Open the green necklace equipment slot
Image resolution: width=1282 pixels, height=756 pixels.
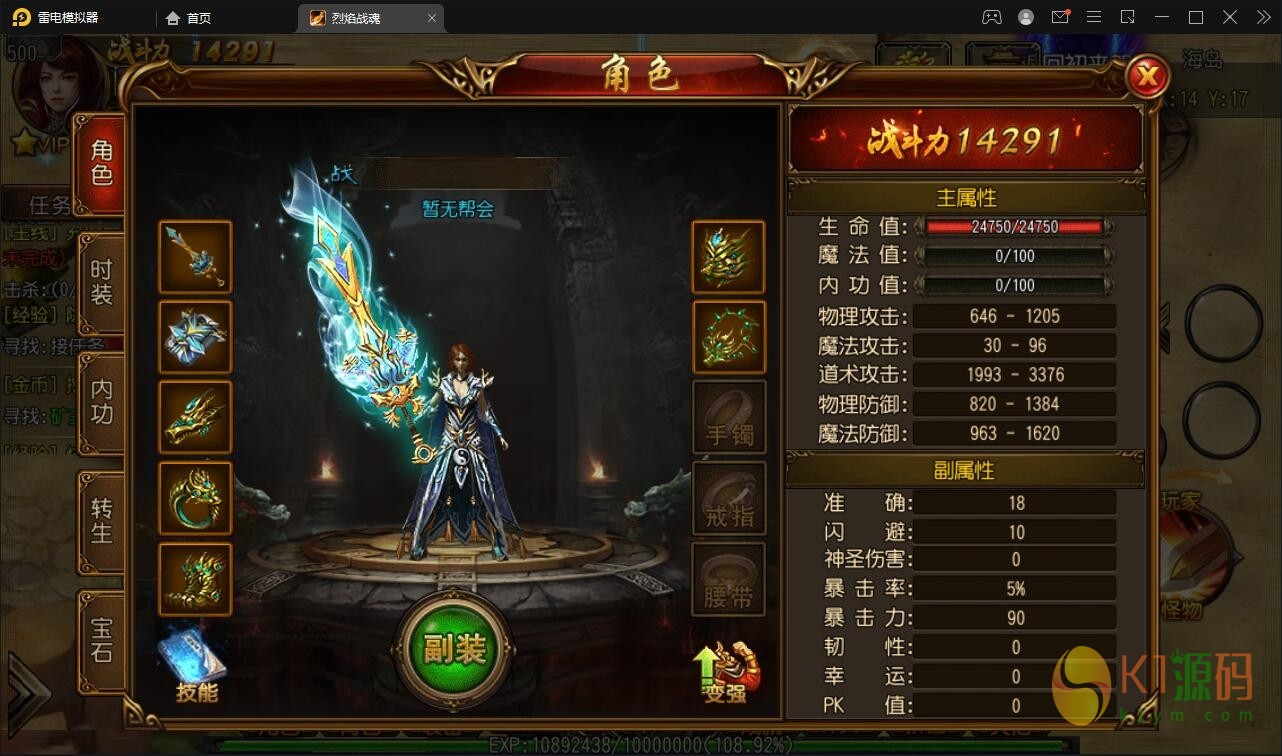point(728,337)
